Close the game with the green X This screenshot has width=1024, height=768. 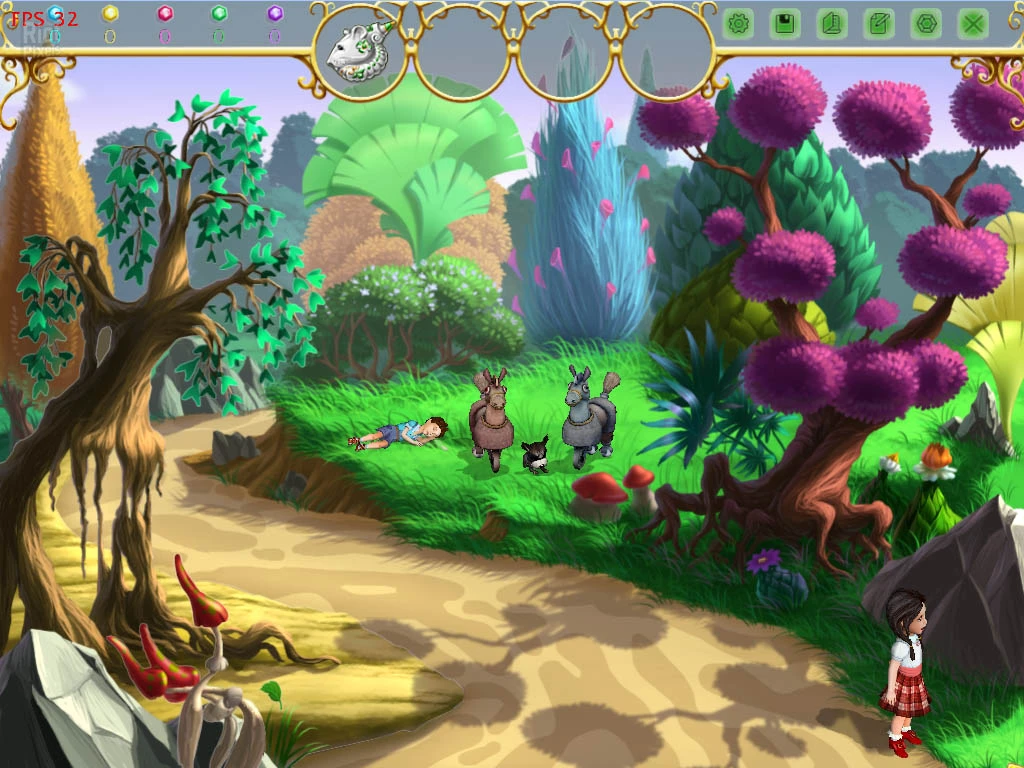[x=973, y=24]
